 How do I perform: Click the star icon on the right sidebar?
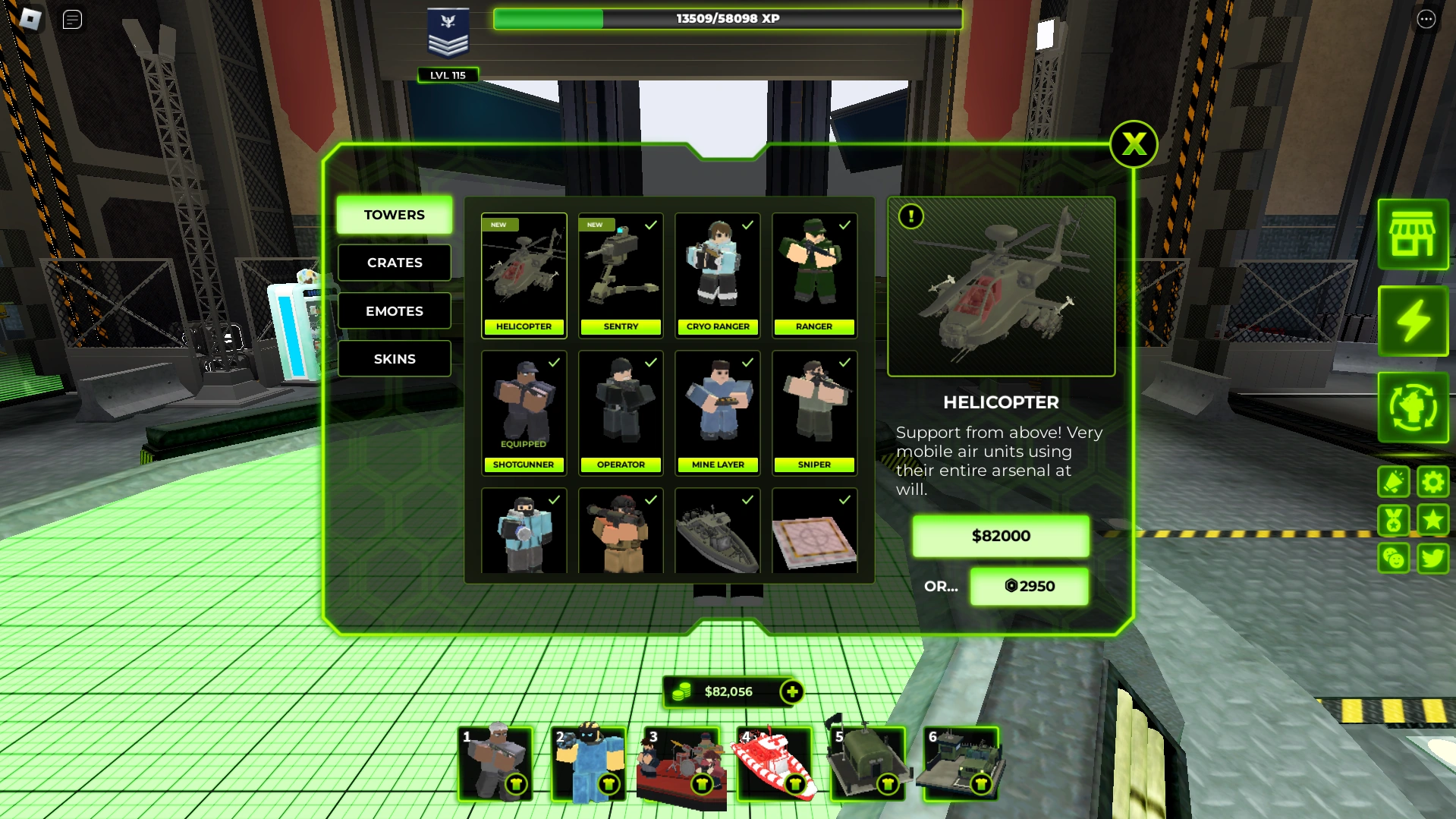coord(1432,520)
